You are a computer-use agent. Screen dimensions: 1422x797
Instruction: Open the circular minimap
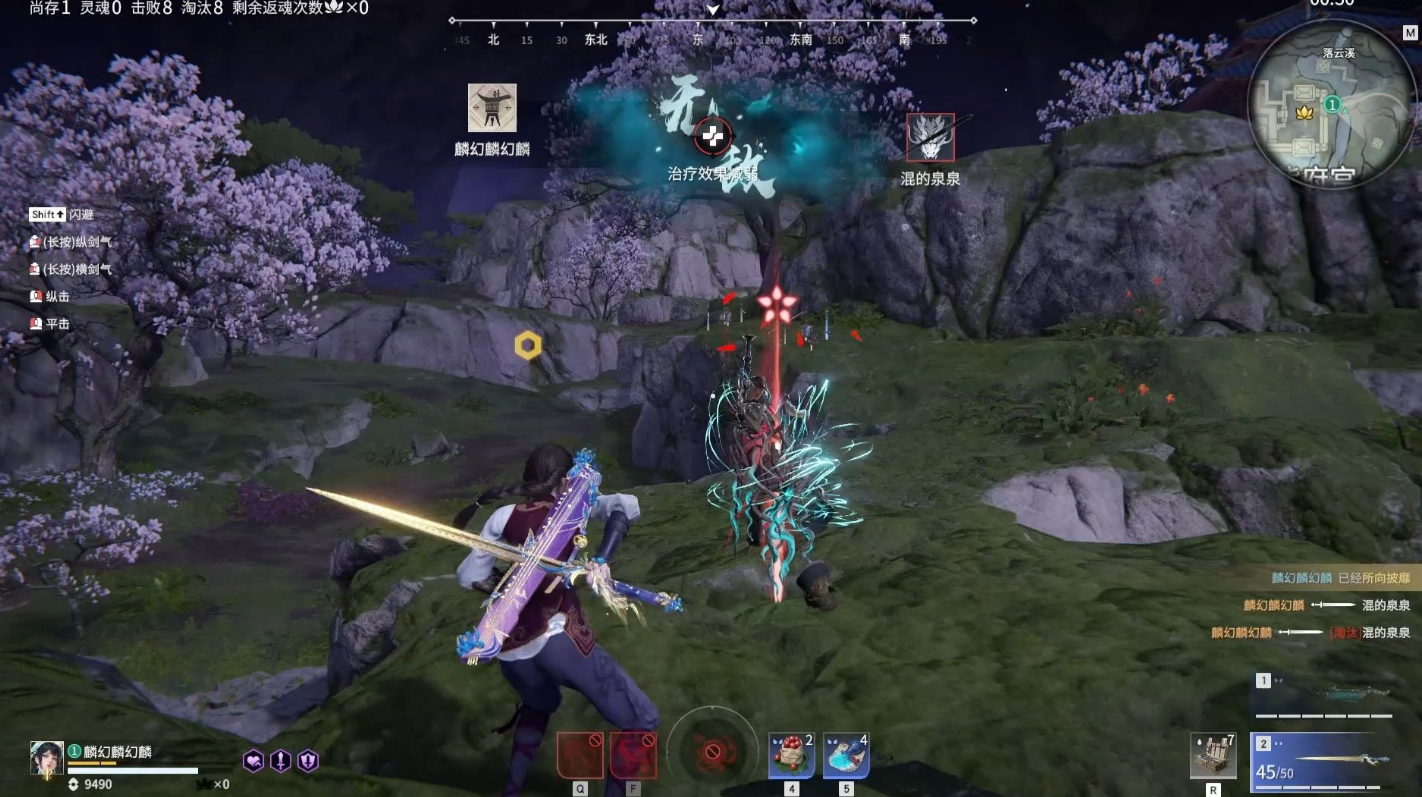(1333, 105)
